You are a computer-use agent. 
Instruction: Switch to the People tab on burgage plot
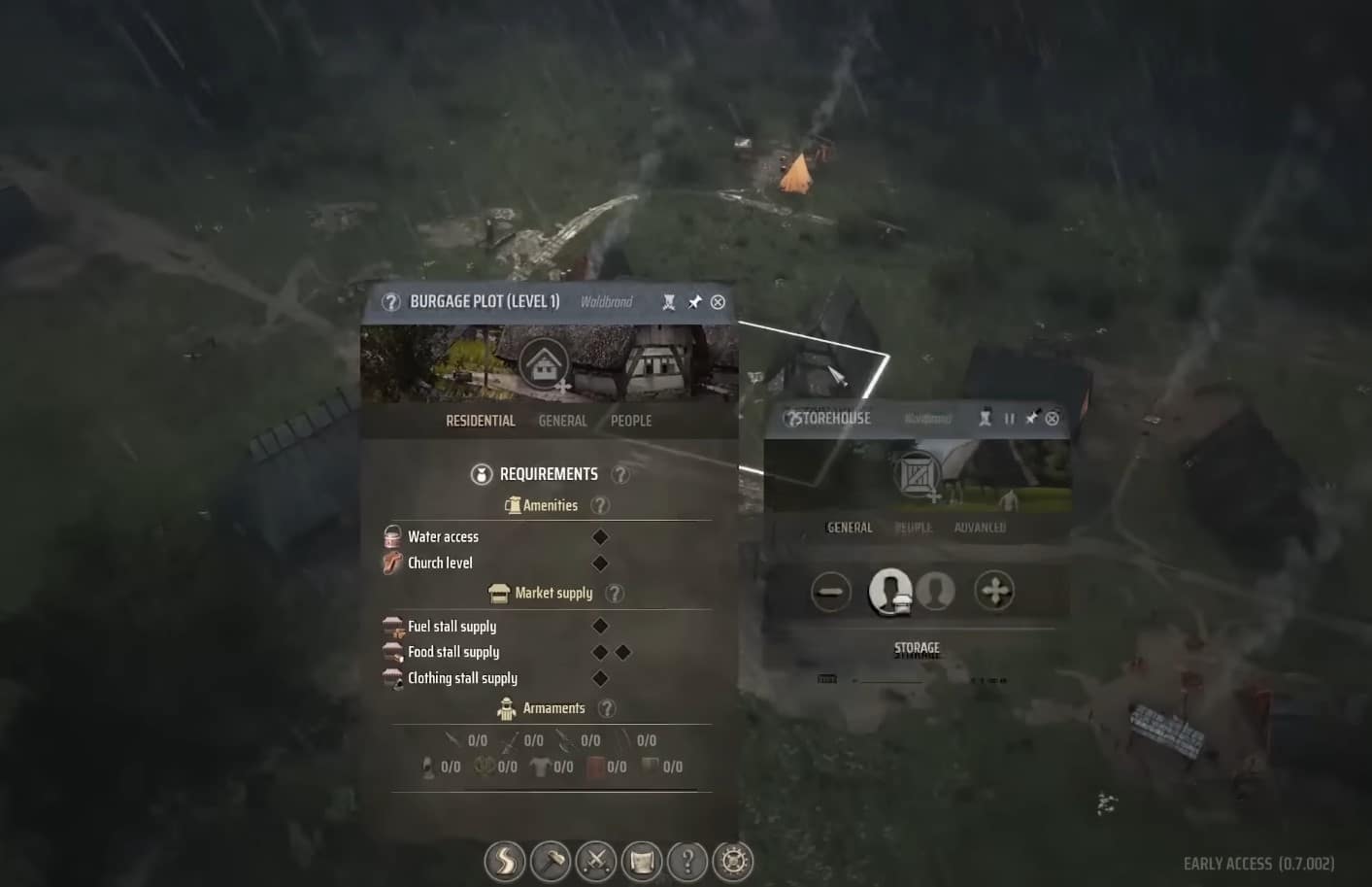[630, 420]
